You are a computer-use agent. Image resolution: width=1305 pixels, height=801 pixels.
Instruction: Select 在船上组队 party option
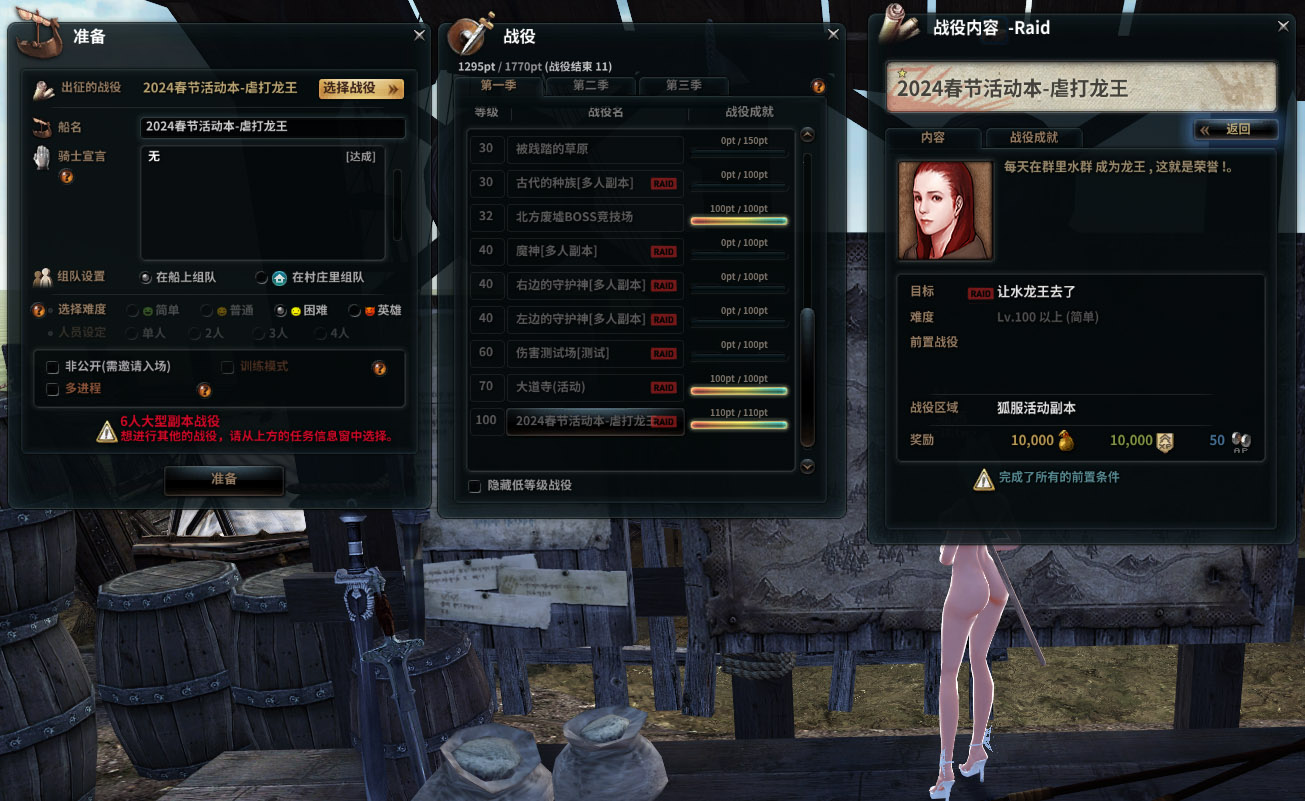pyautogui.click(x=146, y=277)
